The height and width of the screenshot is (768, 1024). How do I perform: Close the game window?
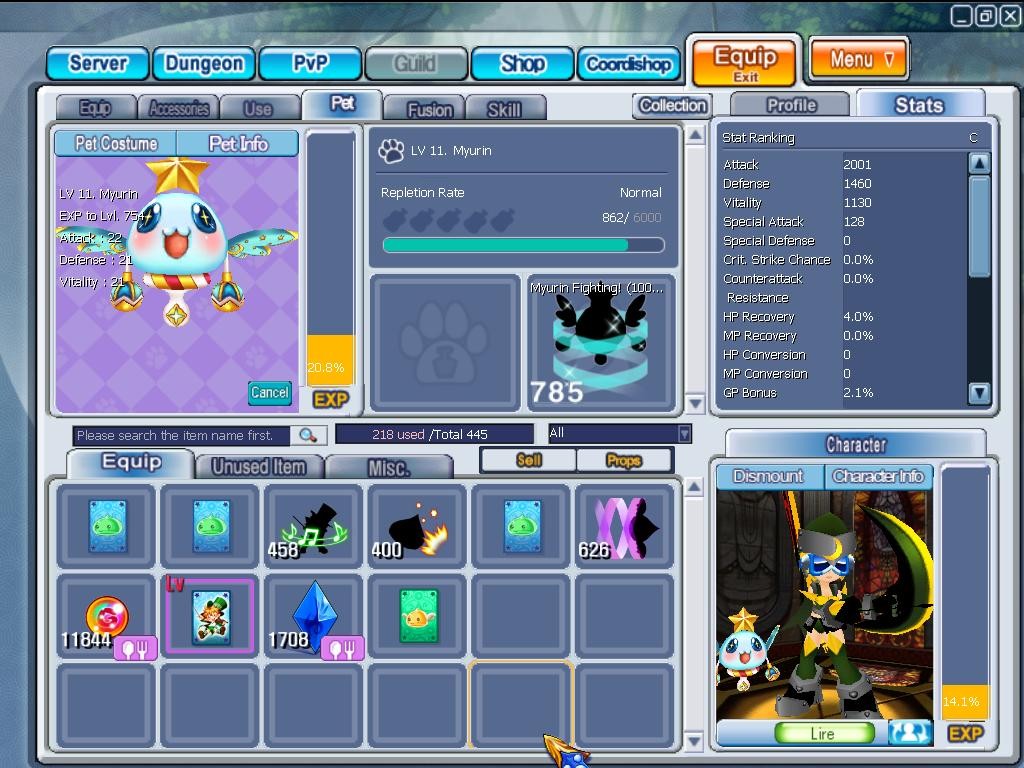click(1009, 15)
